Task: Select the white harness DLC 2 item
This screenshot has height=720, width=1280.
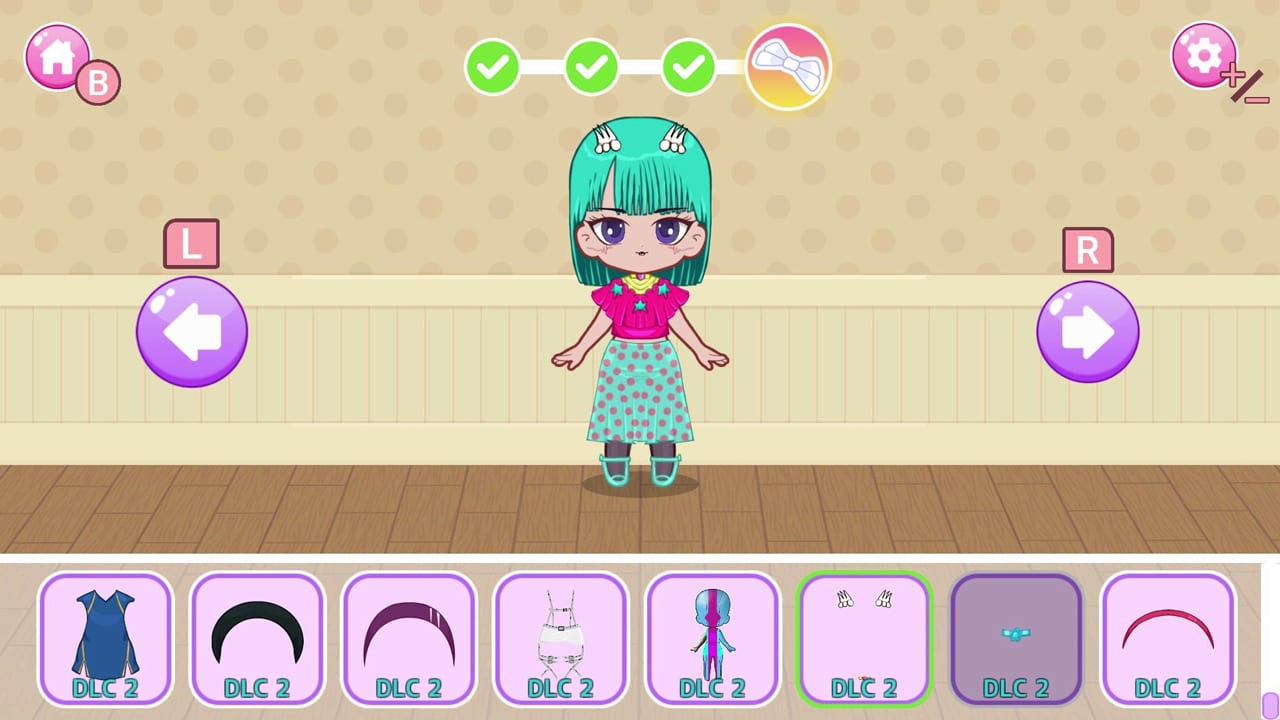Action: pyautogui.click(x=560, y=637)
